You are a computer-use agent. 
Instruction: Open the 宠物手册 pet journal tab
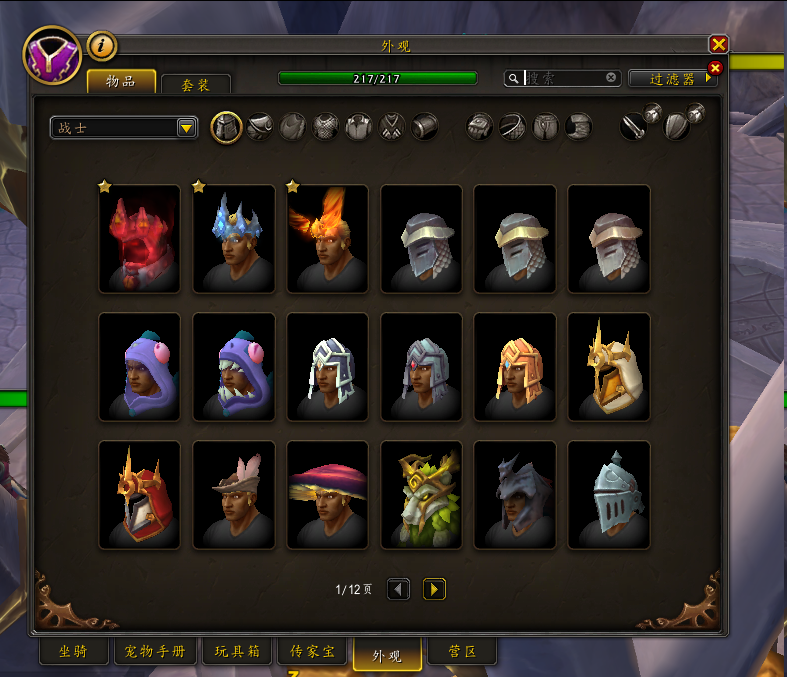pos(155,652)
